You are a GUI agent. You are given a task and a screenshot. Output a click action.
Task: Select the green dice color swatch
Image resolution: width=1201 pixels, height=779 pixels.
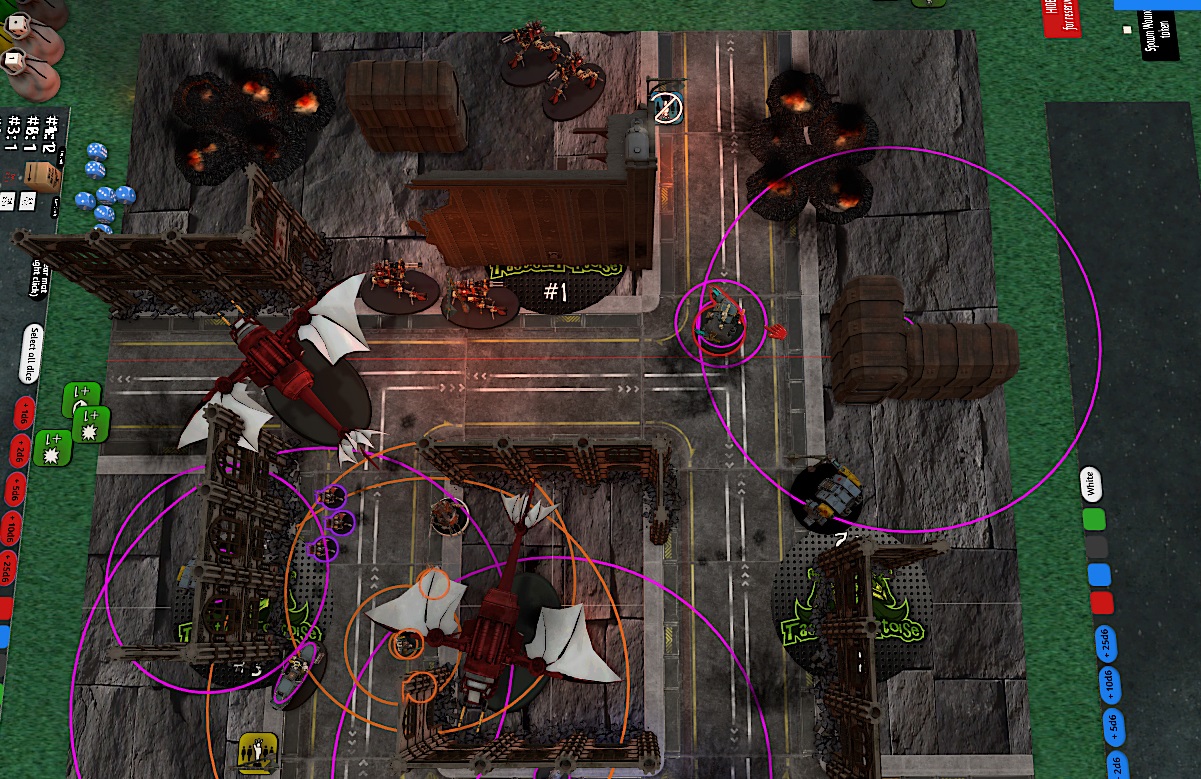click(x=1095, y=519)
